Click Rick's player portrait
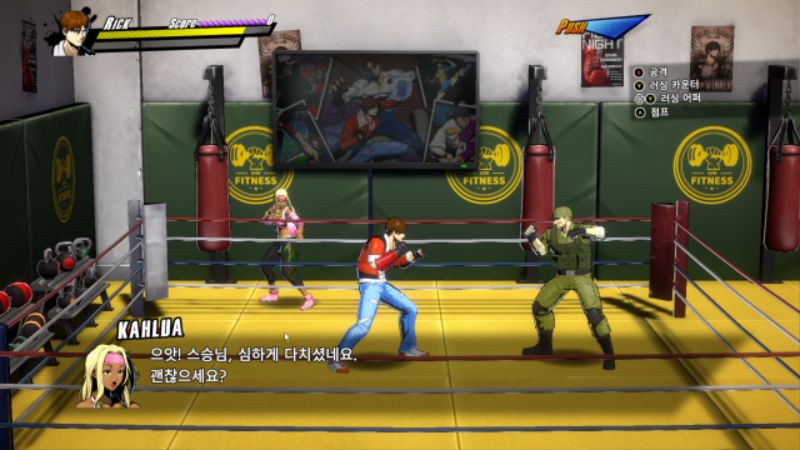Viewport: 800px width, 450px height. click(x=71, y=33)
